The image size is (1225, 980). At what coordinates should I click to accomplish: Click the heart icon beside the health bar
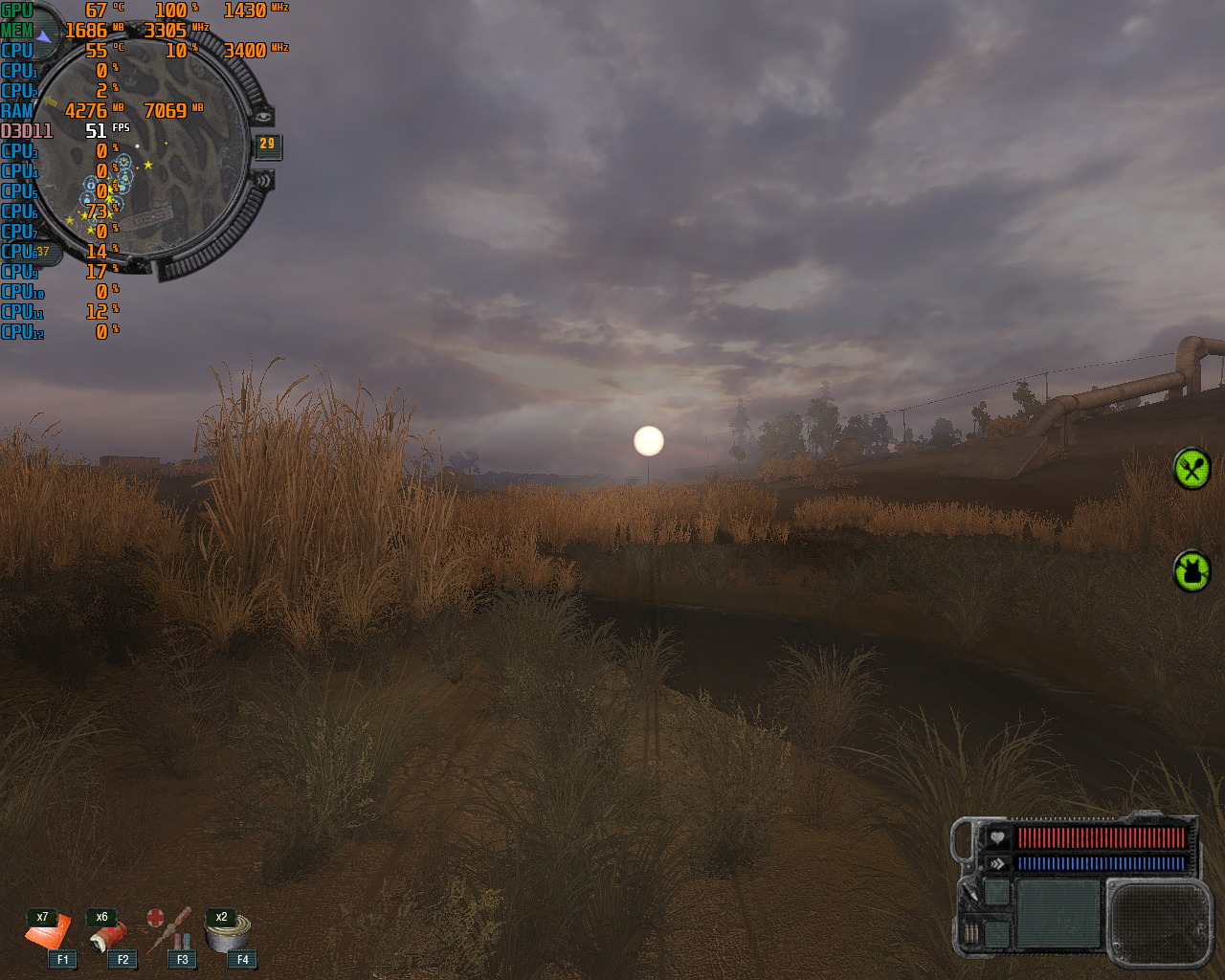click(x=996, y=836)
